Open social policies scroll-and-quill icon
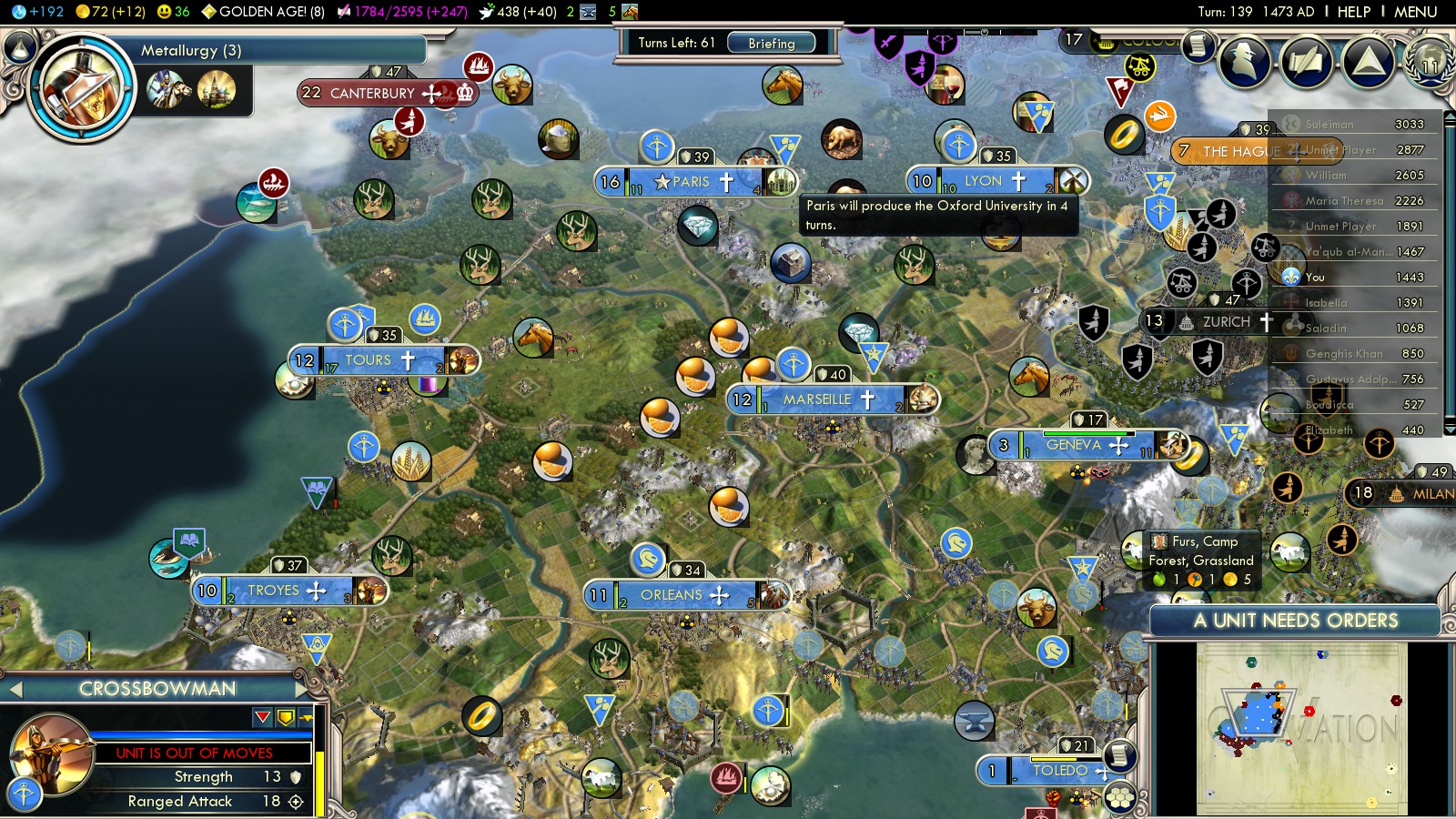This screenshot has width=1456, height=819. 1307,62
